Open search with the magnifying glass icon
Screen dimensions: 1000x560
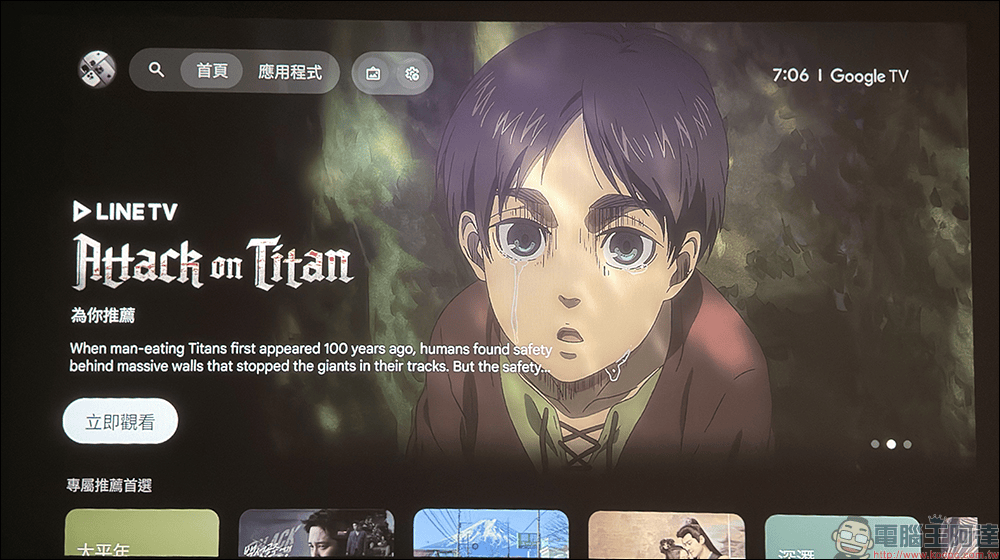click(x=156, y=71)
